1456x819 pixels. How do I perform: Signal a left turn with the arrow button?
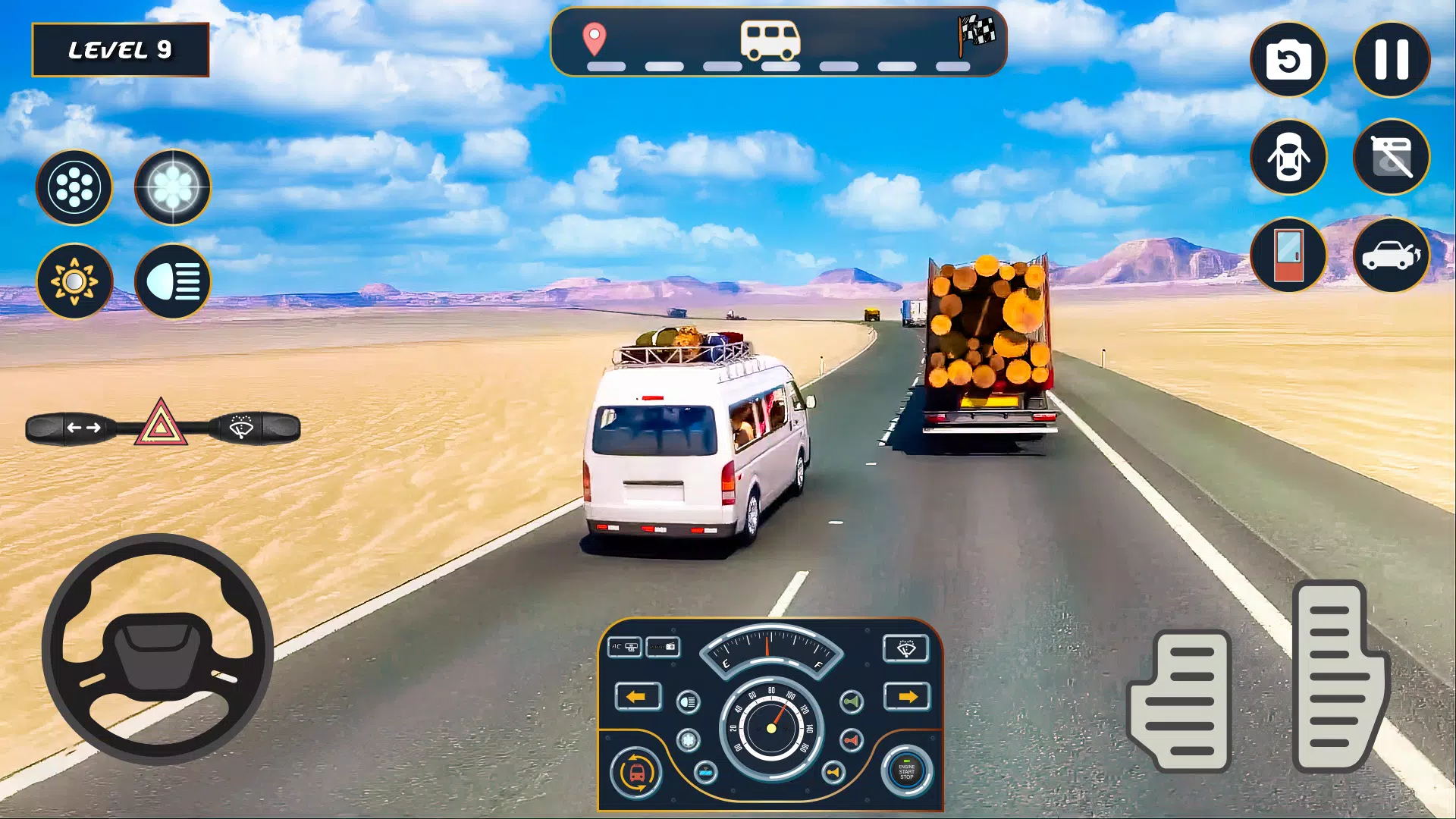[639, 696]
